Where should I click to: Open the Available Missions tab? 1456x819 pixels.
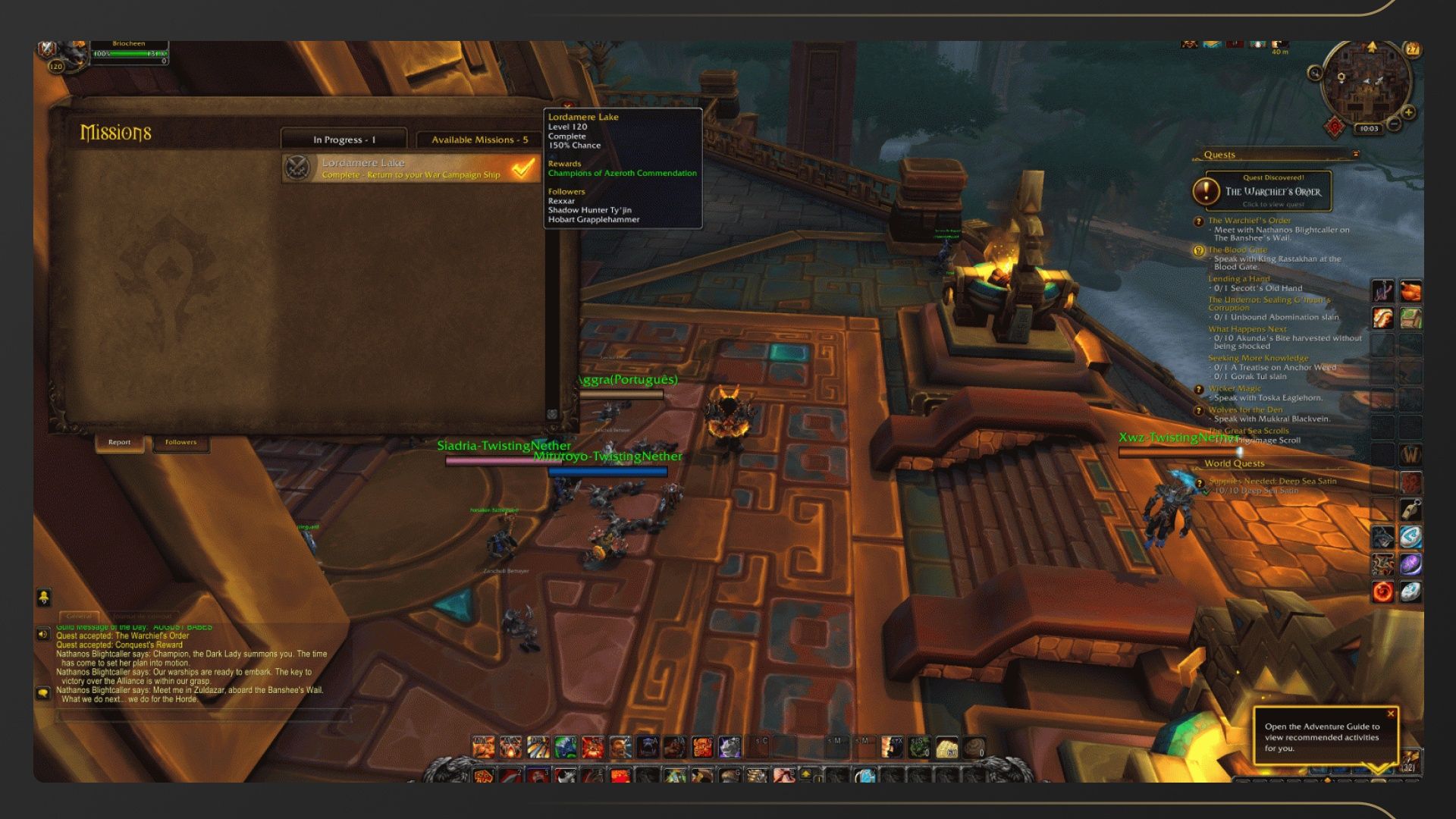click(x=479, y=140)
